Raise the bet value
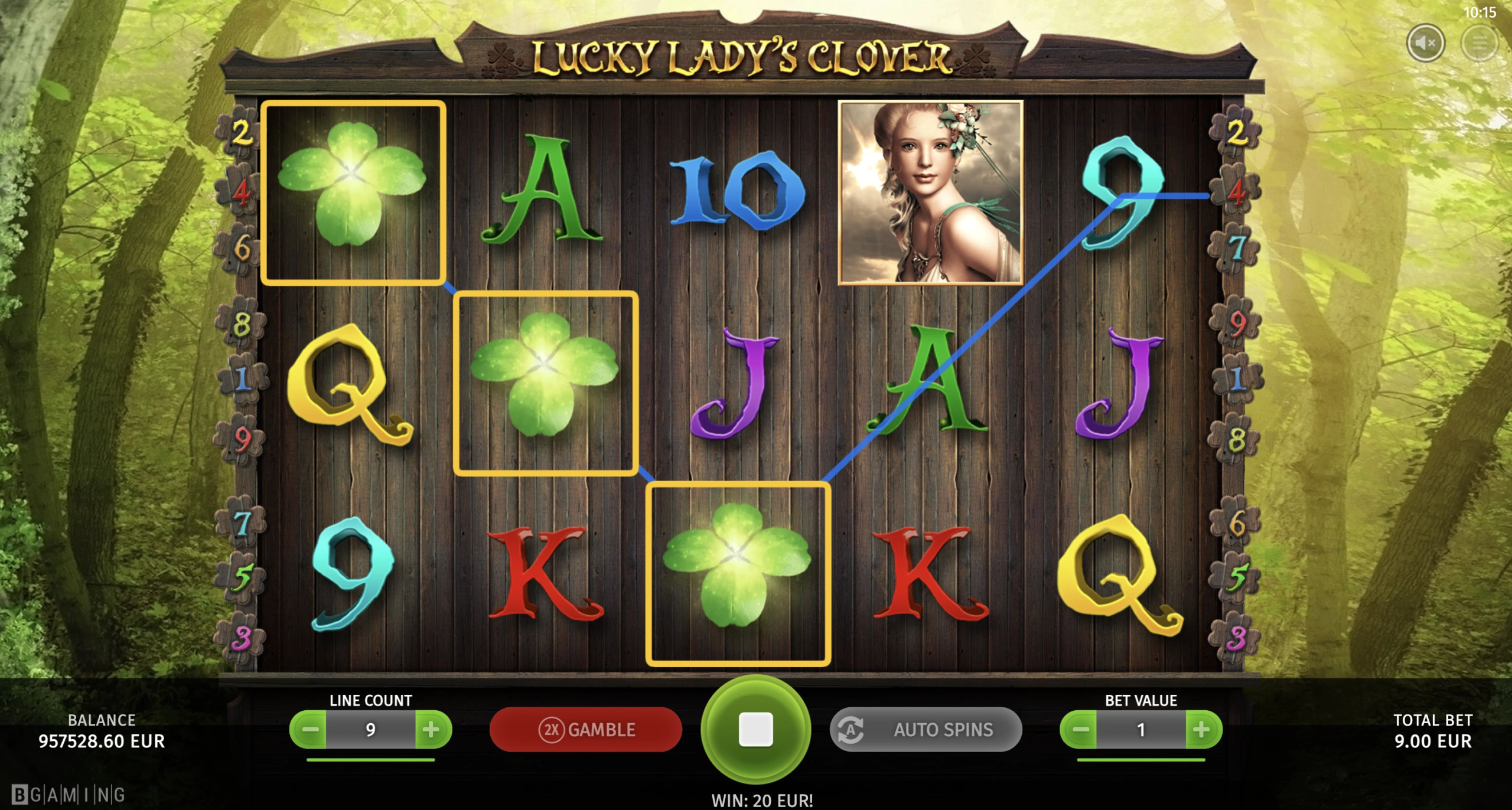 coord(1202,730)
